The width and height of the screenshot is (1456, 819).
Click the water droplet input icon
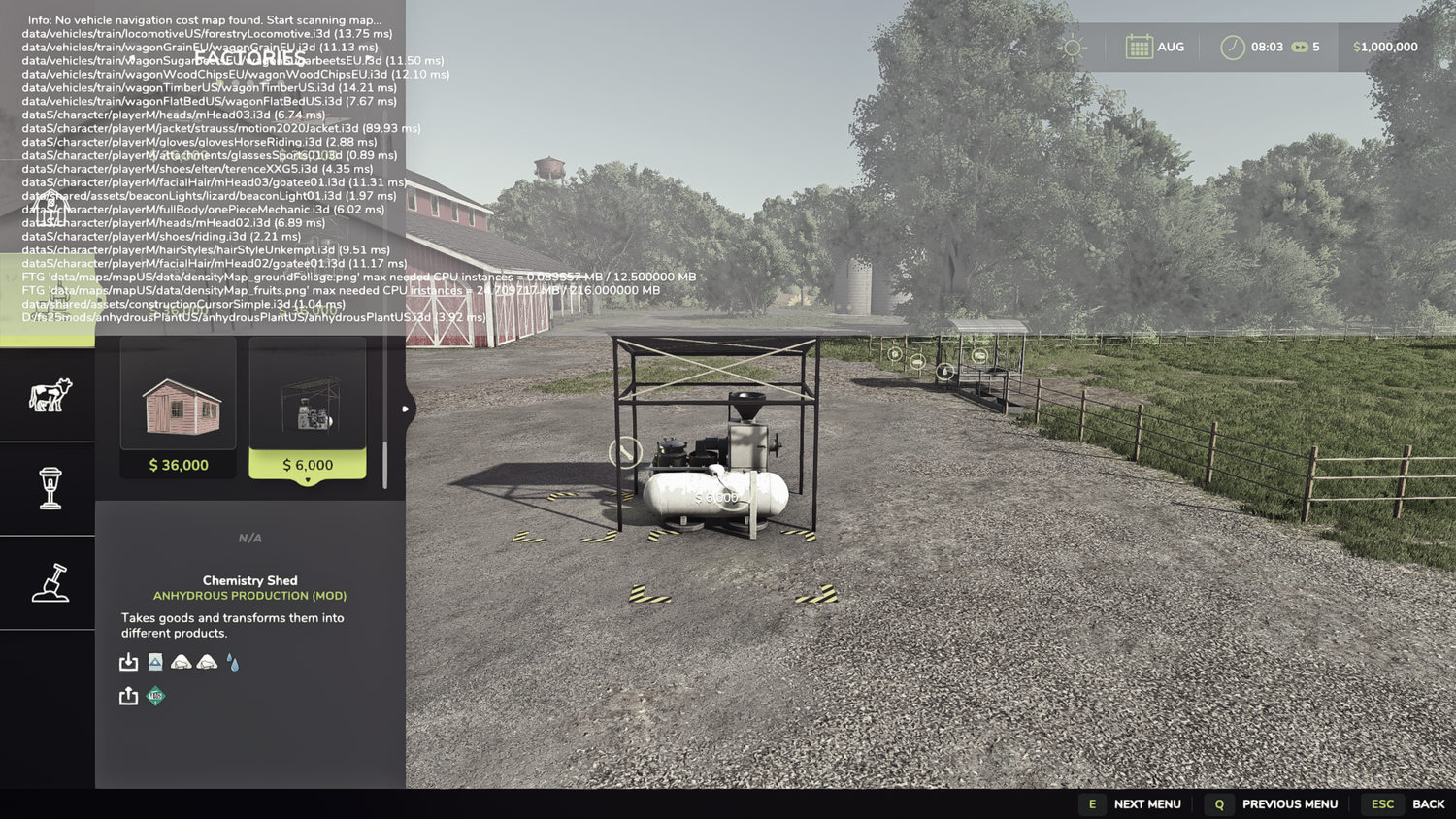pos(233,661)
